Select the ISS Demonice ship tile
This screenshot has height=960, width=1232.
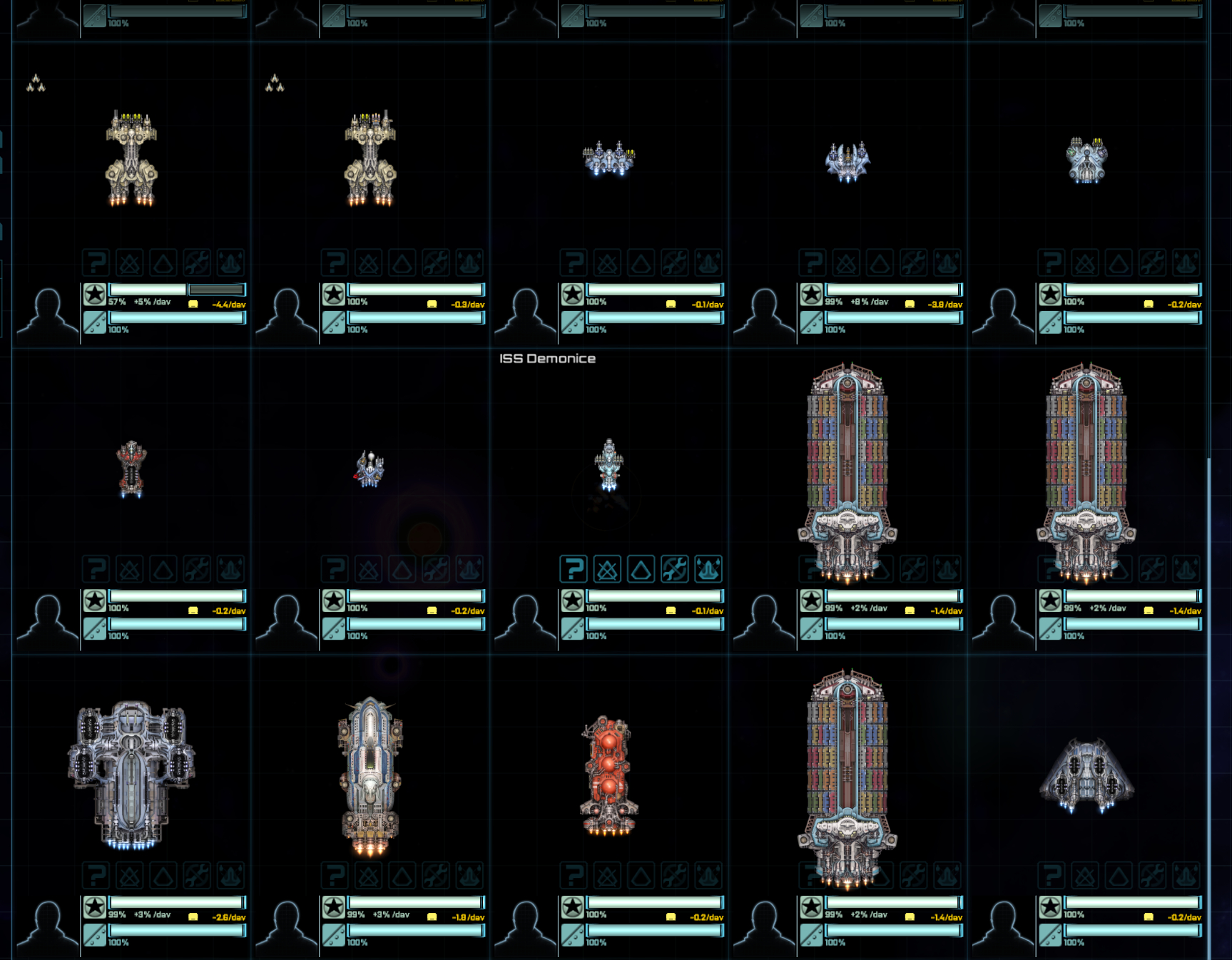pos(609,465)
